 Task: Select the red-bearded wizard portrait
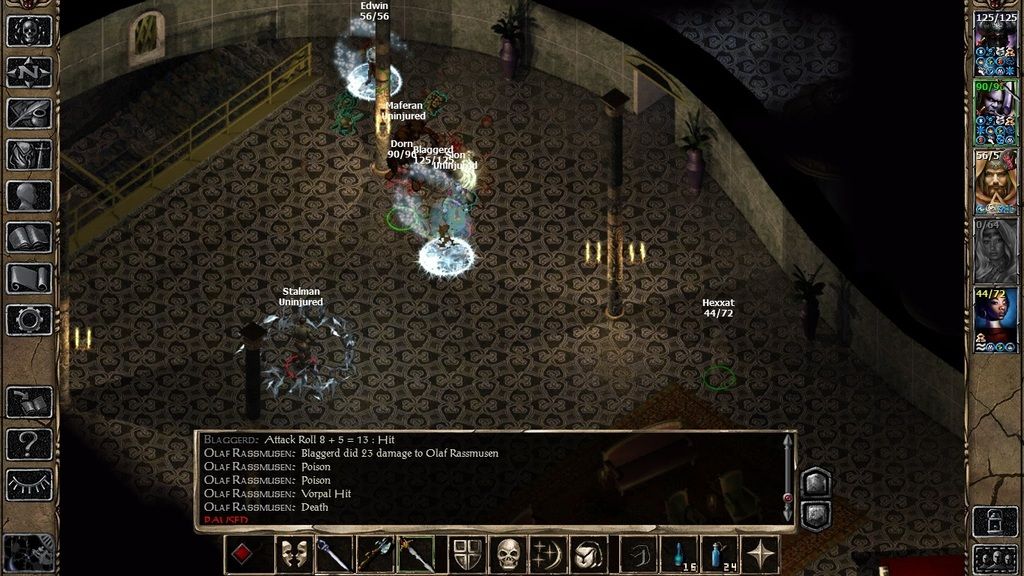click(995, 182)
